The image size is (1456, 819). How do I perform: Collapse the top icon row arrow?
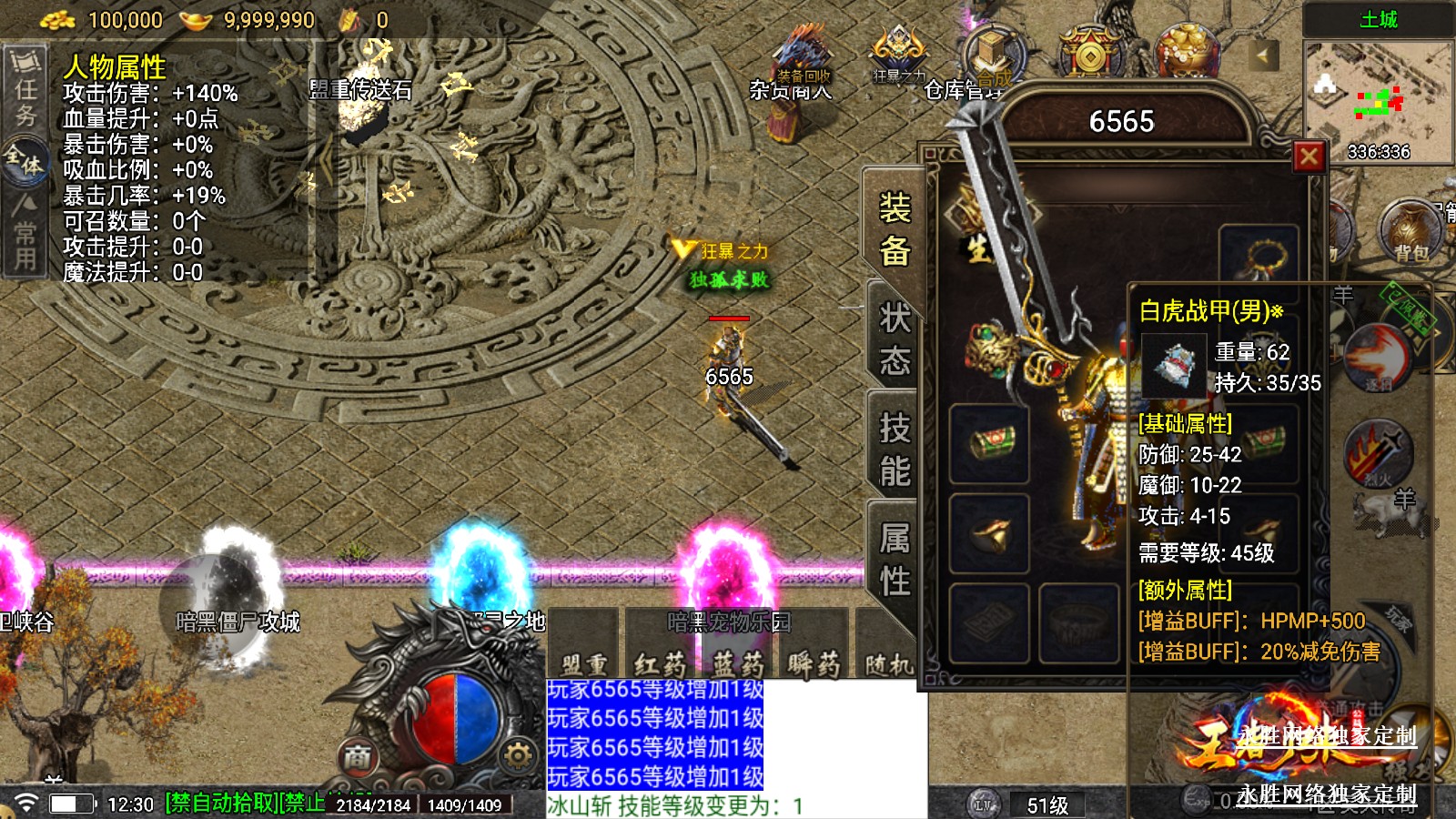(x=1262, y=56)
